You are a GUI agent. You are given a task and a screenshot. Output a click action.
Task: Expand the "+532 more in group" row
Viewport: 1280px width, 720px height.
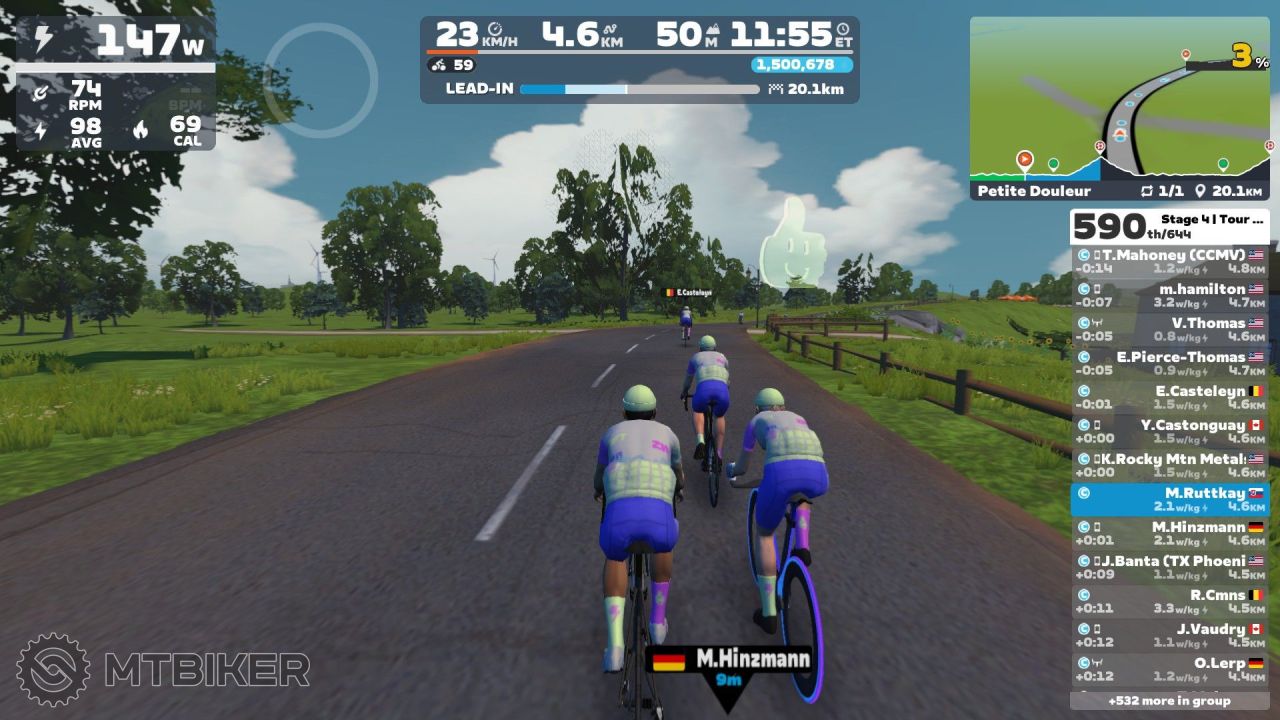click(x=1169, y=701)
